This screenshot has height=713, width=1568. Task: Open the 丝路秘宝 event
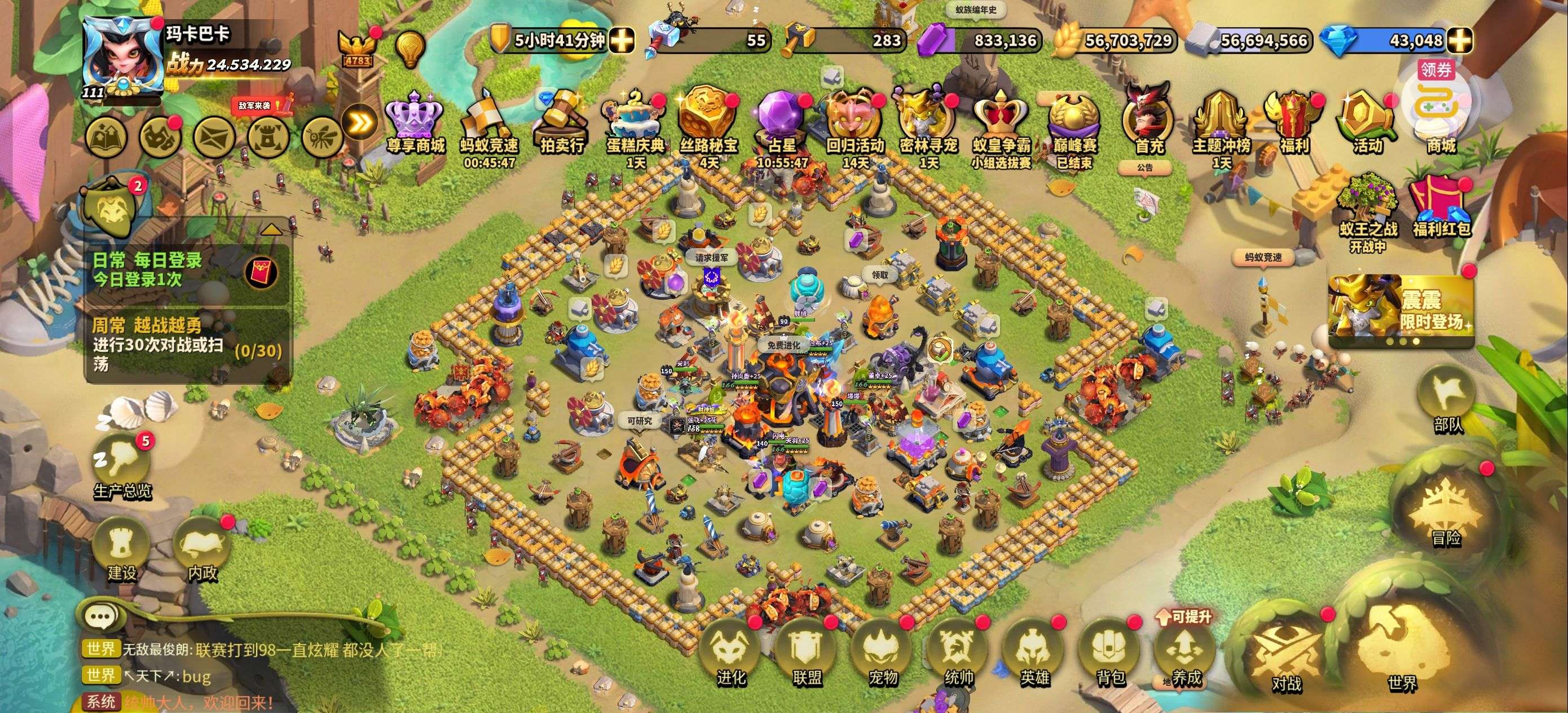pos(708,122)
